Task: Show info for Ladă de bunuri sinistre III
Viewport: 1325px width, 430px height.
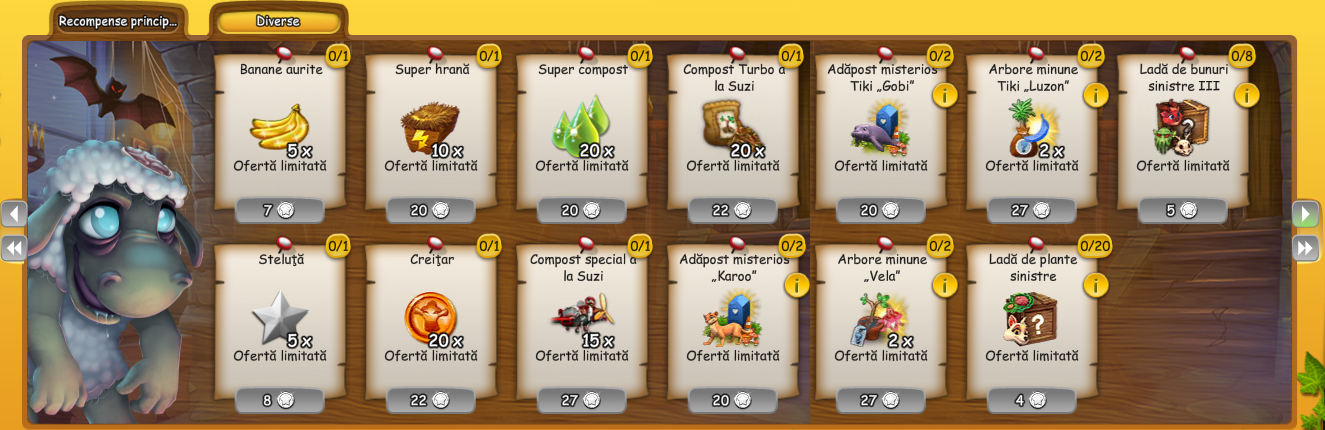Action: 1246,95
